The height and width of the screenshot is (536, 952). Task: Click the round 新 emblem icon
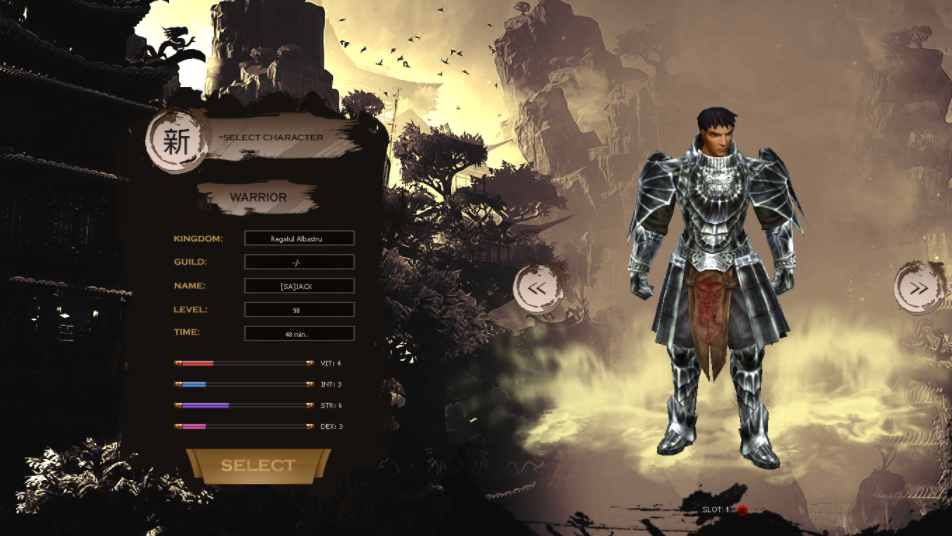pos(177,142)
